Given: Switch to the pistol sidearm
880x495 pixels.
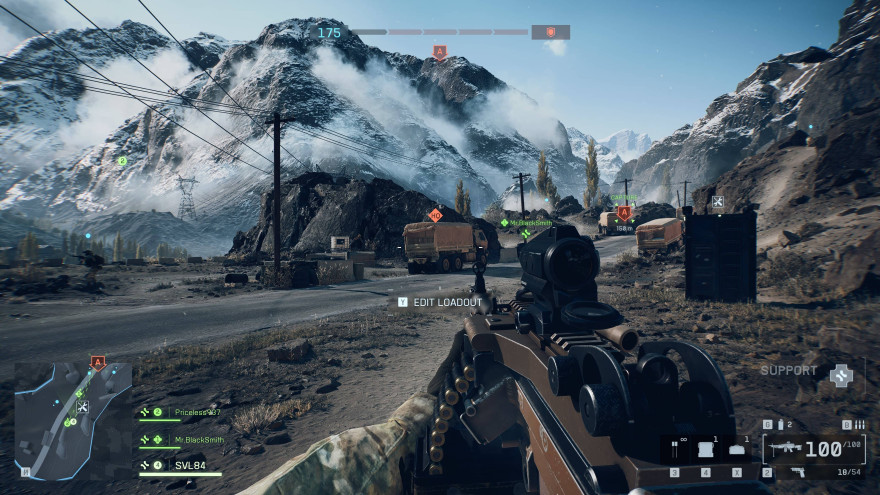Looking at the screenshot, I should pos(797,471).
